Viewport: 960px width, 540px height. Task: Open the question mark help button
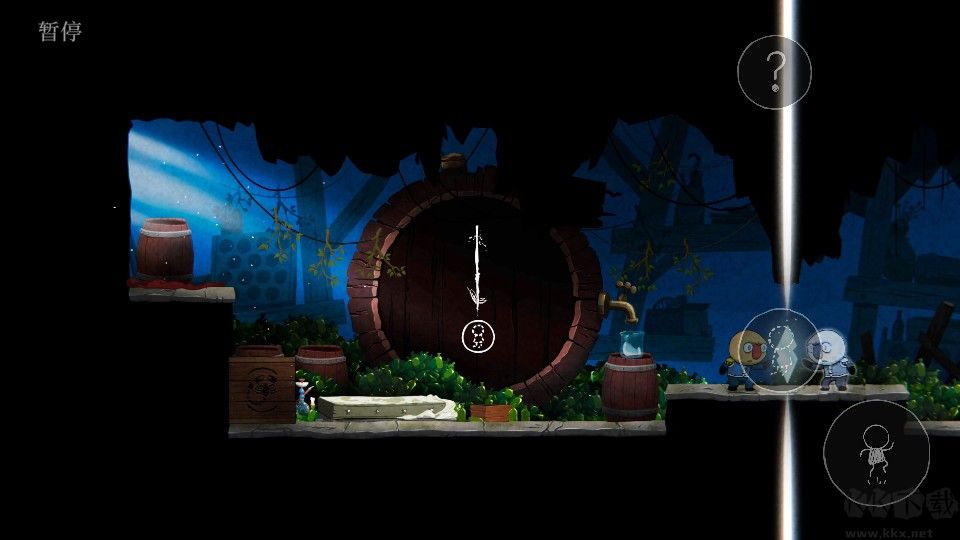tap(774, 72)
